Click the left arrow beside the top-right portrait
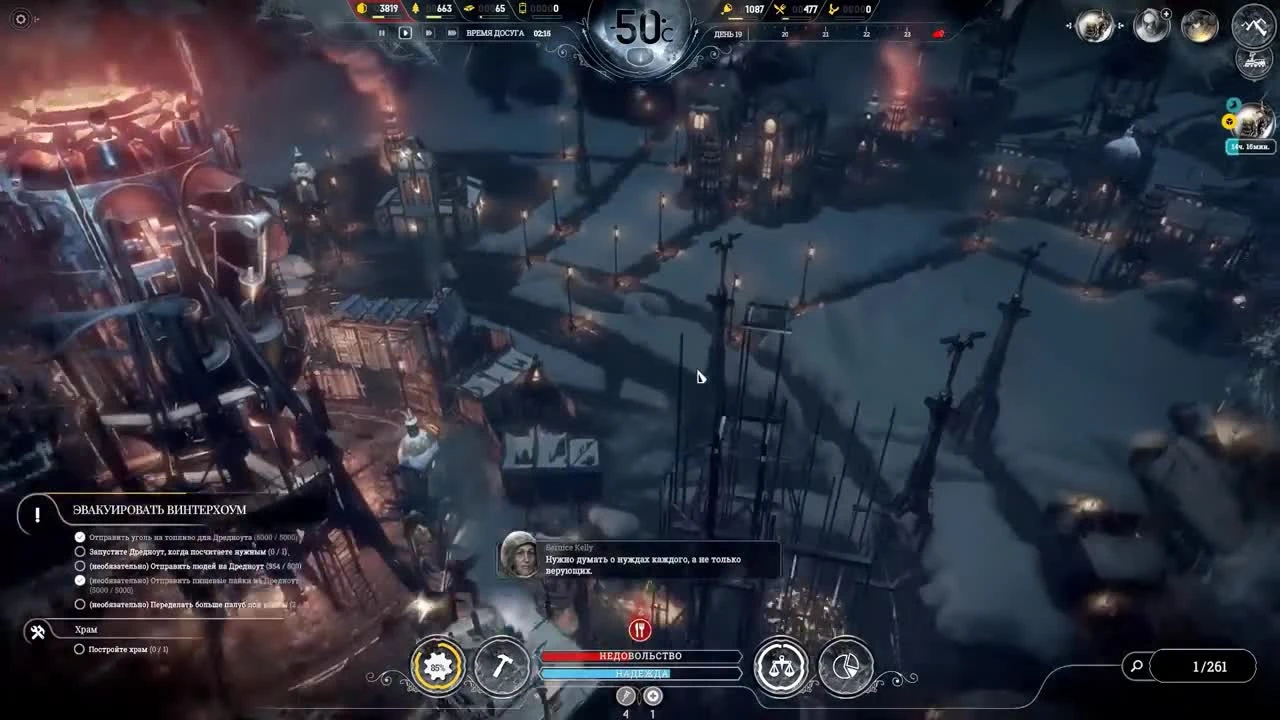The image size is (1280, 720). [1070, 26]
